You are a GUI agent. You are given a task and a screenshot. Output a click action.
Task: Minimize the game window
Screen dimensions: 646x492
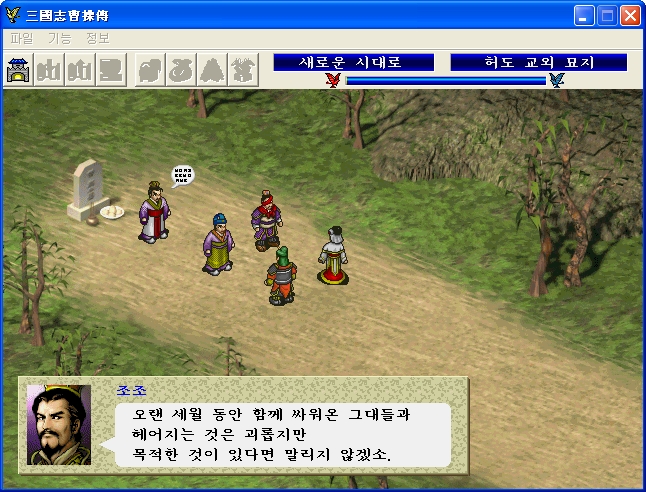coord(584,16)
